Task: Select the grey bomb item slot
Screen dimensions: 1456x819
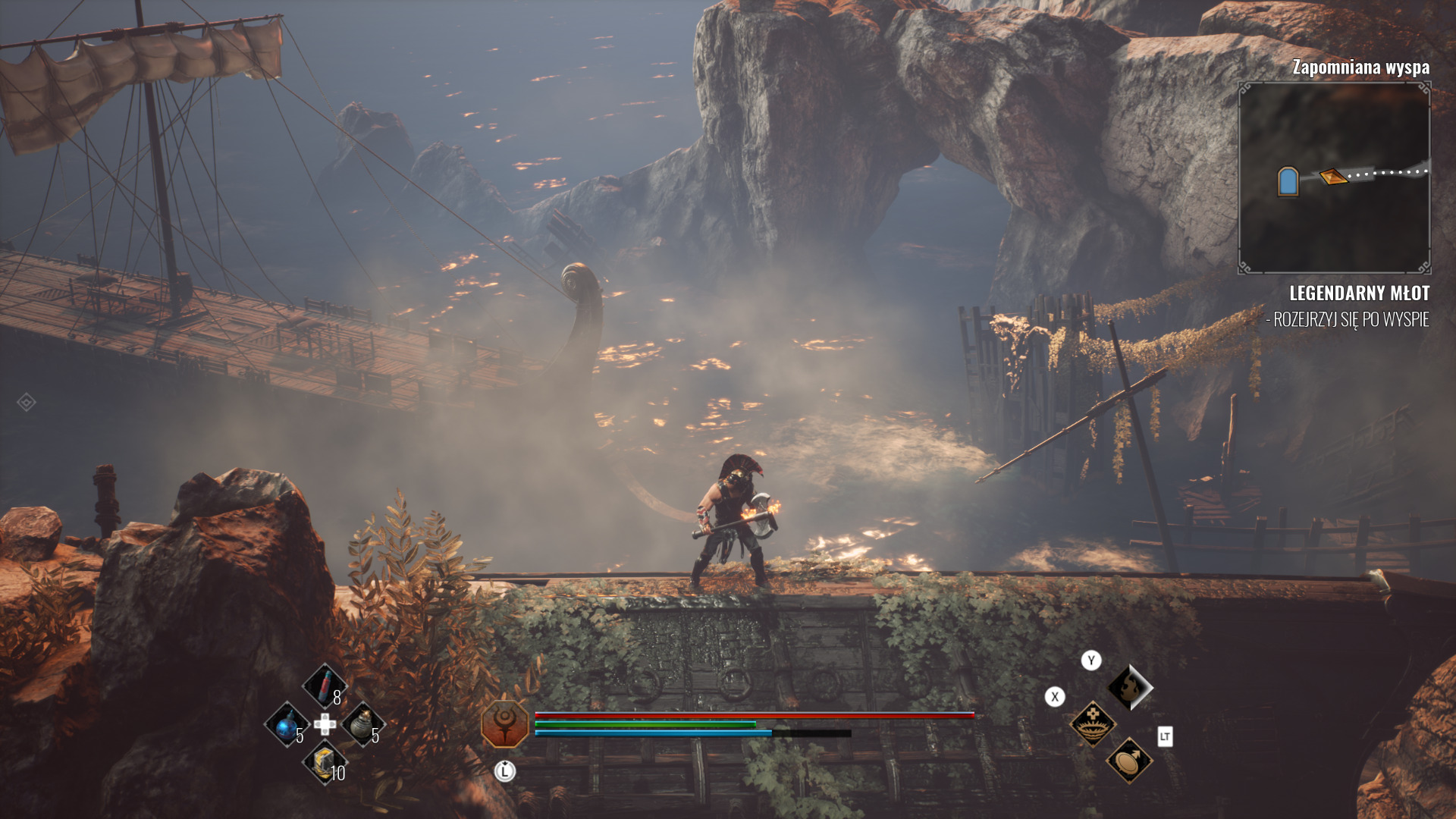Action: (362, 723)
